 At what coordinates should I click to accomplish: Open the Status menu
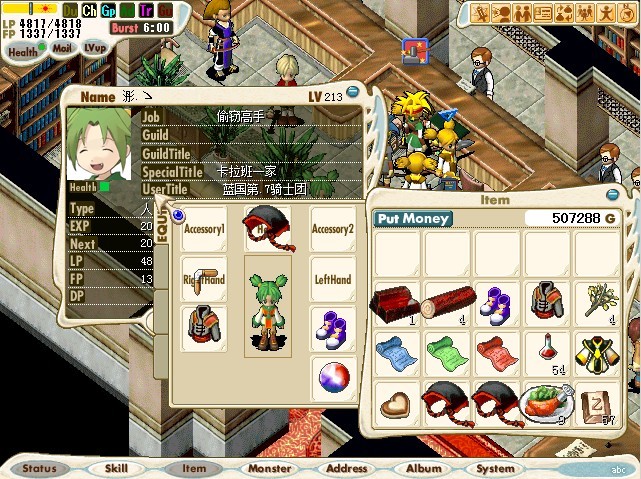pos(40,467)
